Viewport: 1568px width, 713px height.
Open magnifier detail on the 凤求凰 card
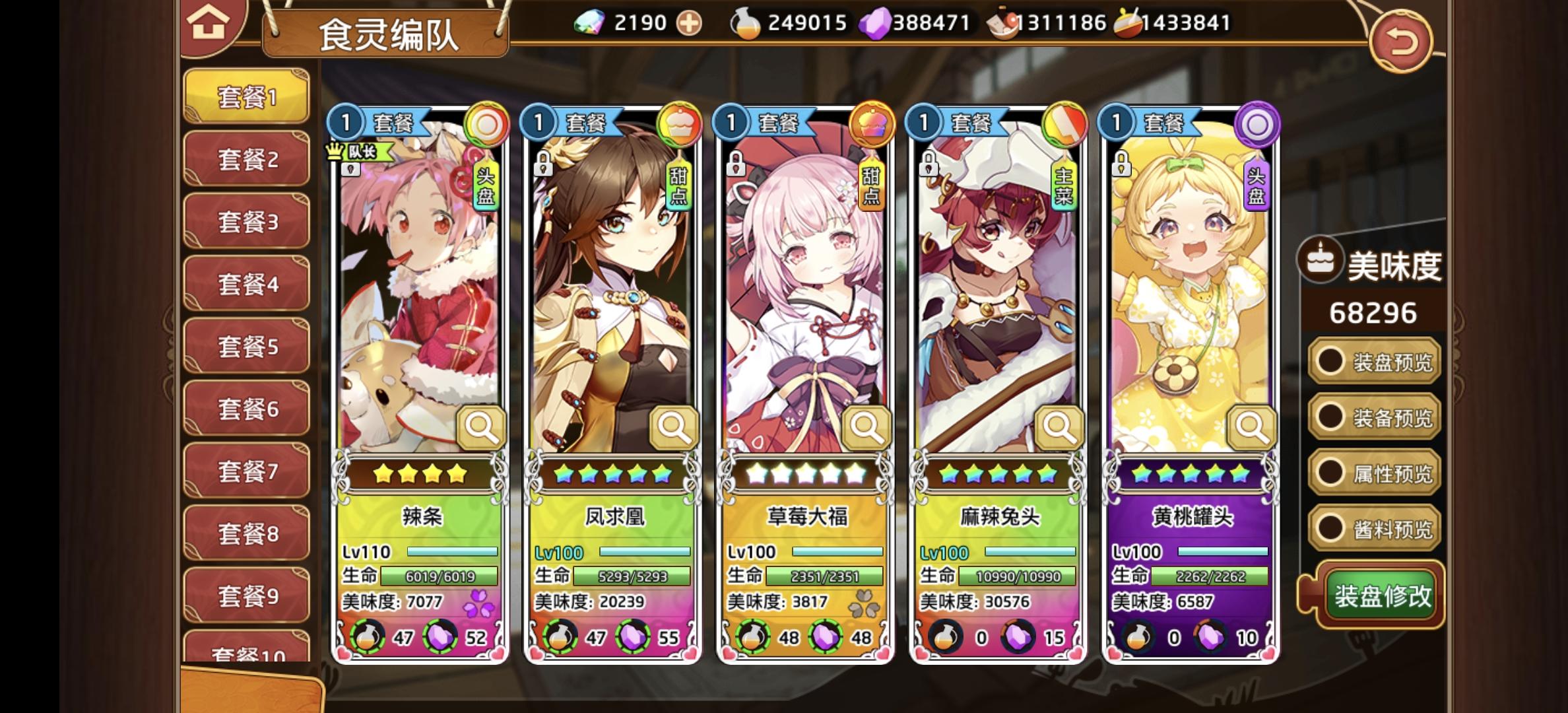click(674, 427)
